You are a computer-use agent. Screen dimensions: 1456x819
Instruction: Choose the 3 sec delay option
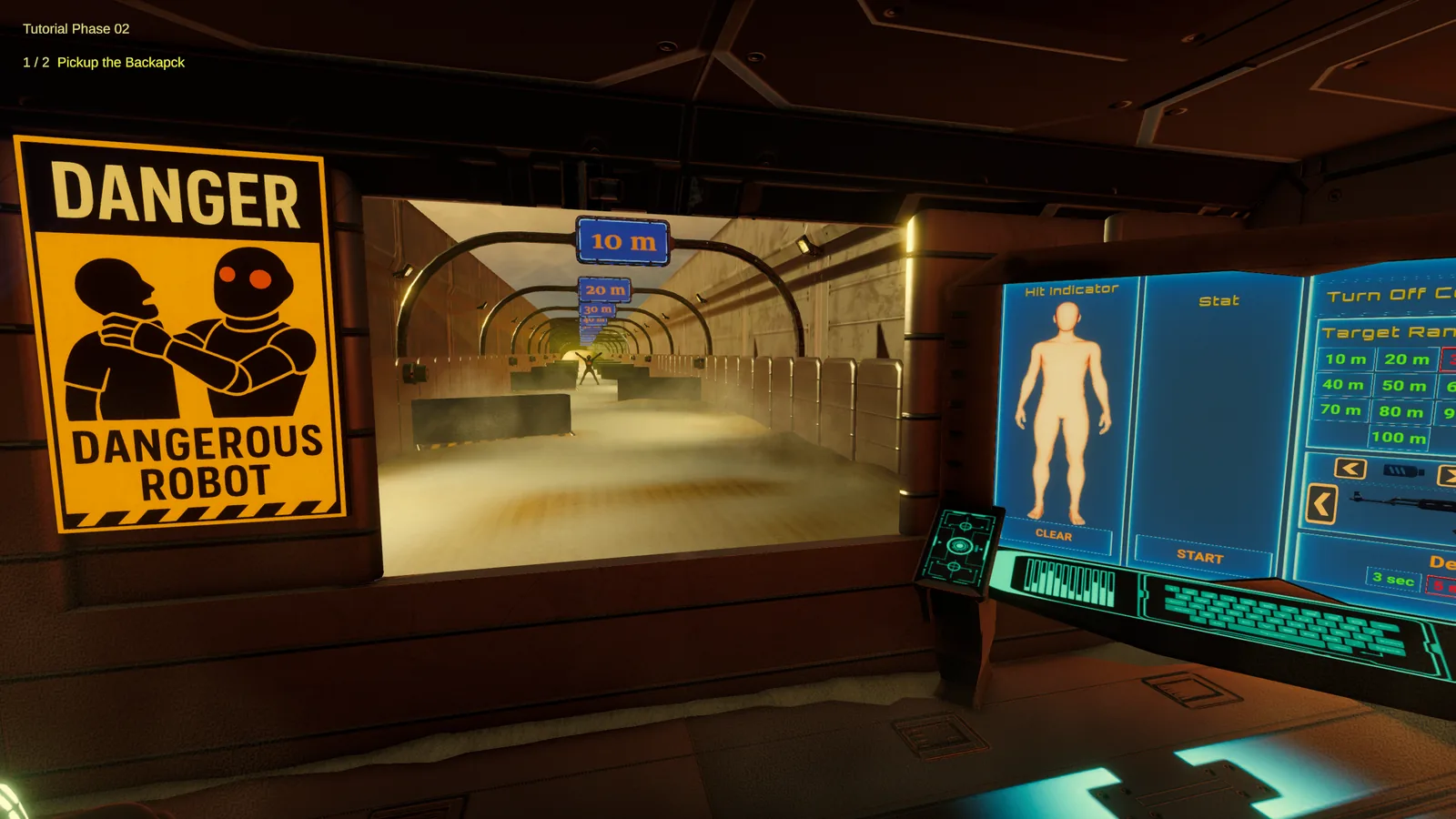tap(1393, 579)
